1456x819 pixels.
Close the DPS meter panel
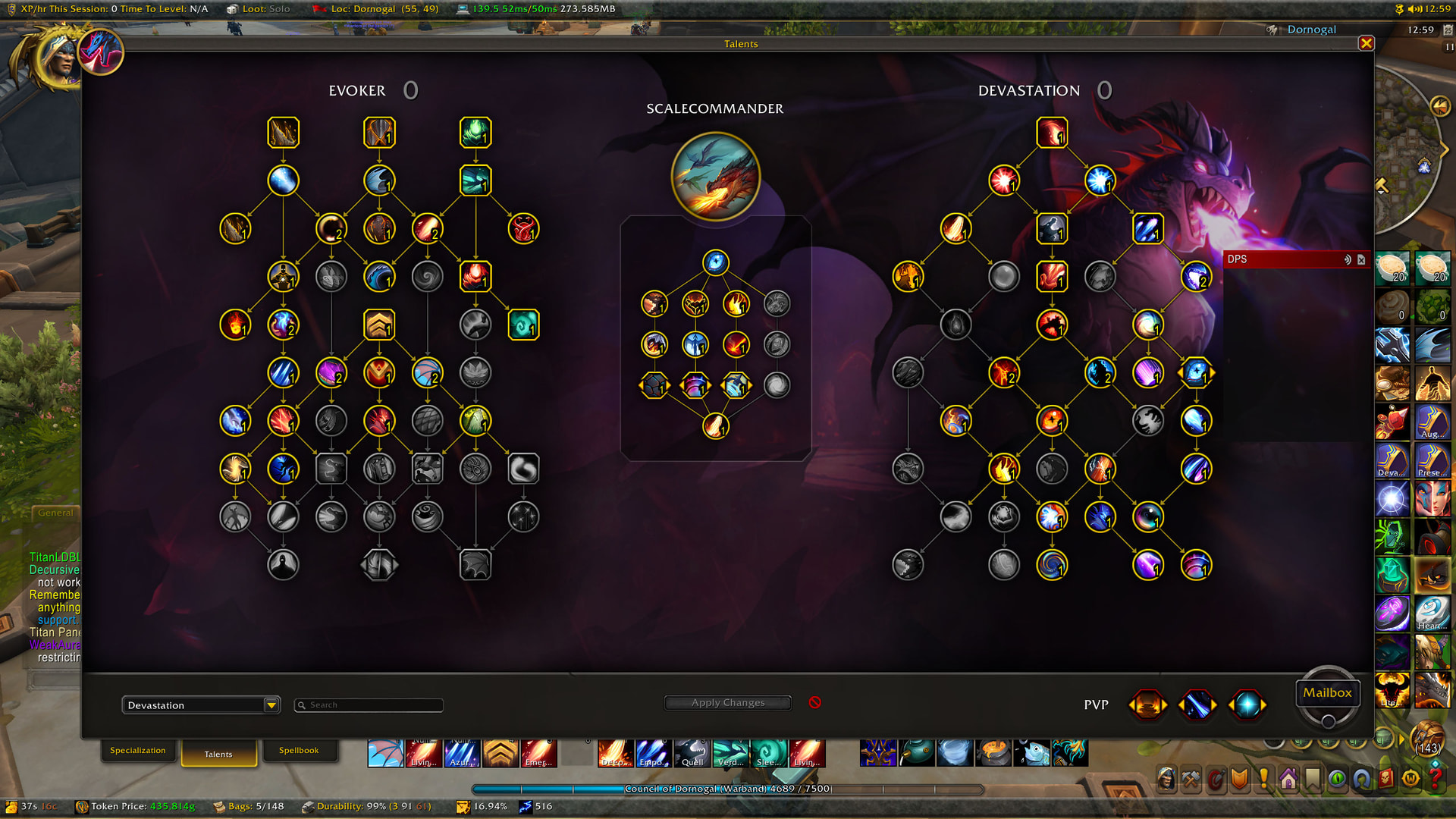[1361, 259]
